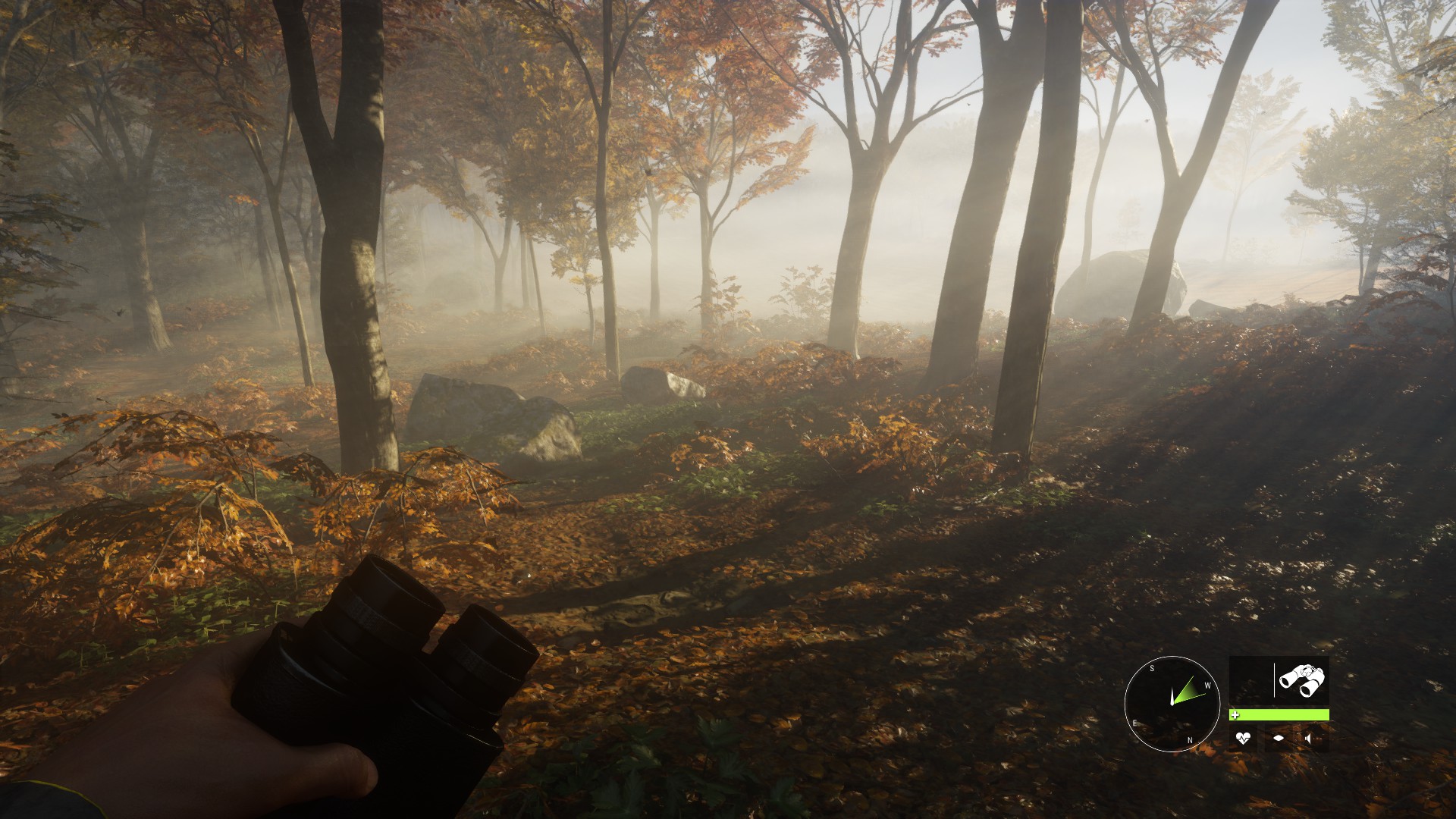Image resolution: width=1456 pixels, height=819 pixels.
Task: Click the eye visibility indicator icon
Action: (x=1279, y=738)
